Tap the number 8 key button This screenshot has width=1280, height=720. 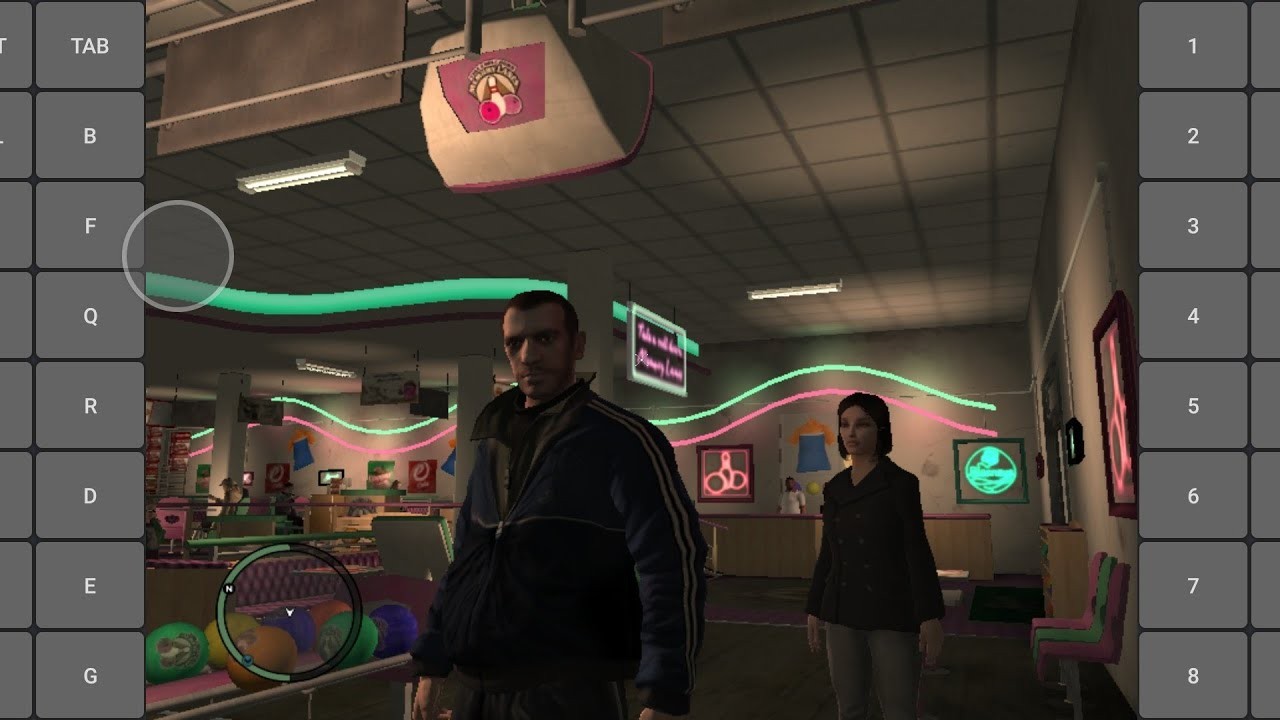pos(1193,676)
